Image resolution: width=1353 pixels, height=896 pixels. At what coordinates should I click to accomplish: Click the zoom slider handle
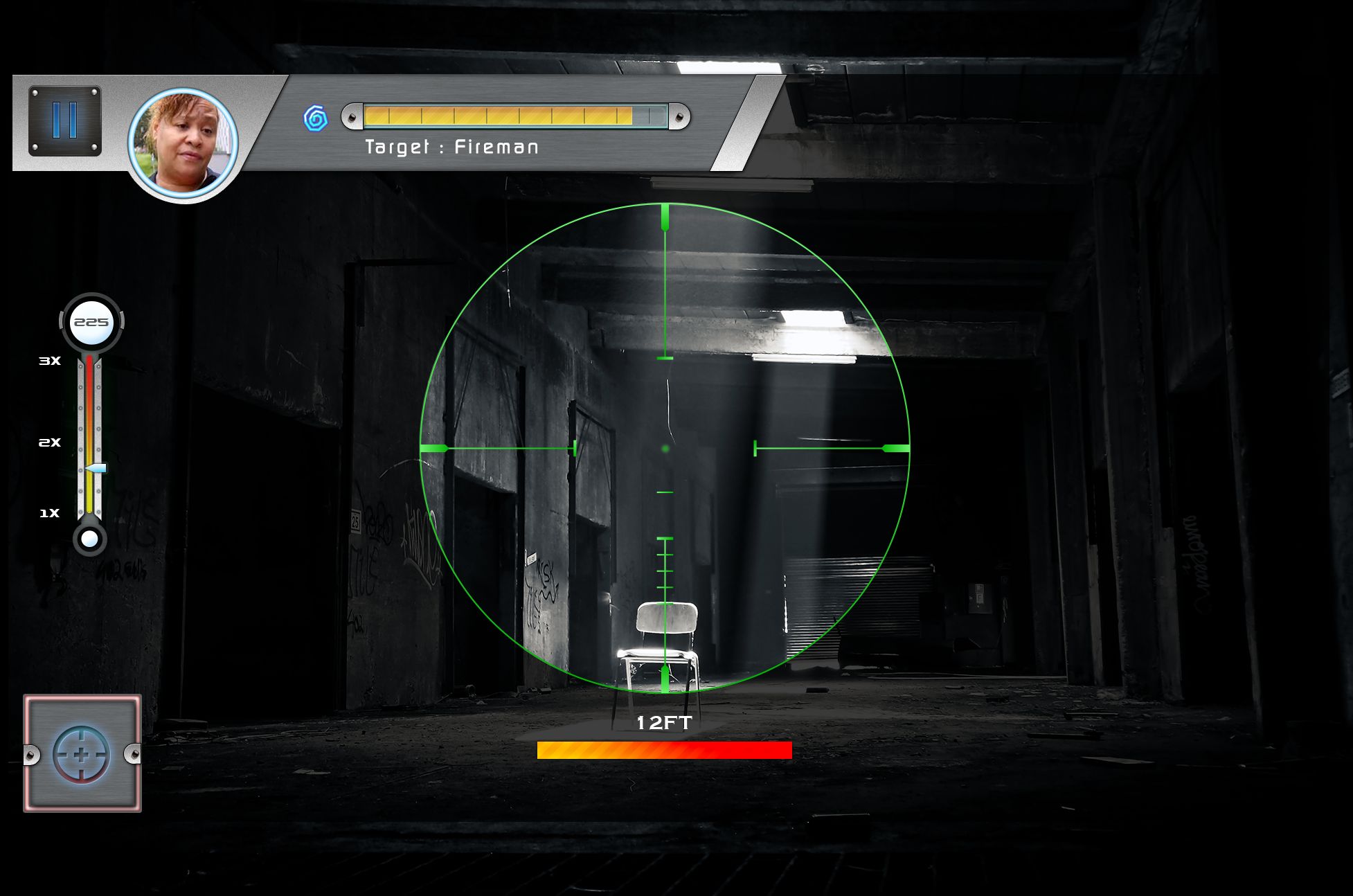tap(95, 469)
